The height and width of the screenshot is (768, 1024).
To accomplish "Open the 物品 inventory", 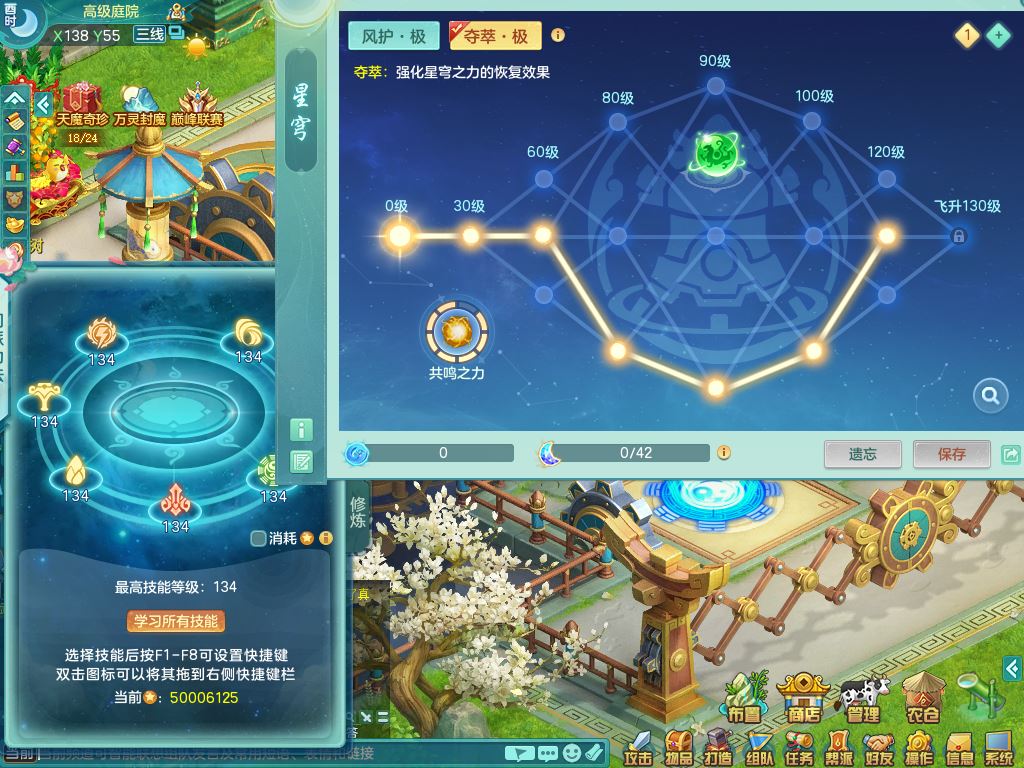I will coord(679,747).
